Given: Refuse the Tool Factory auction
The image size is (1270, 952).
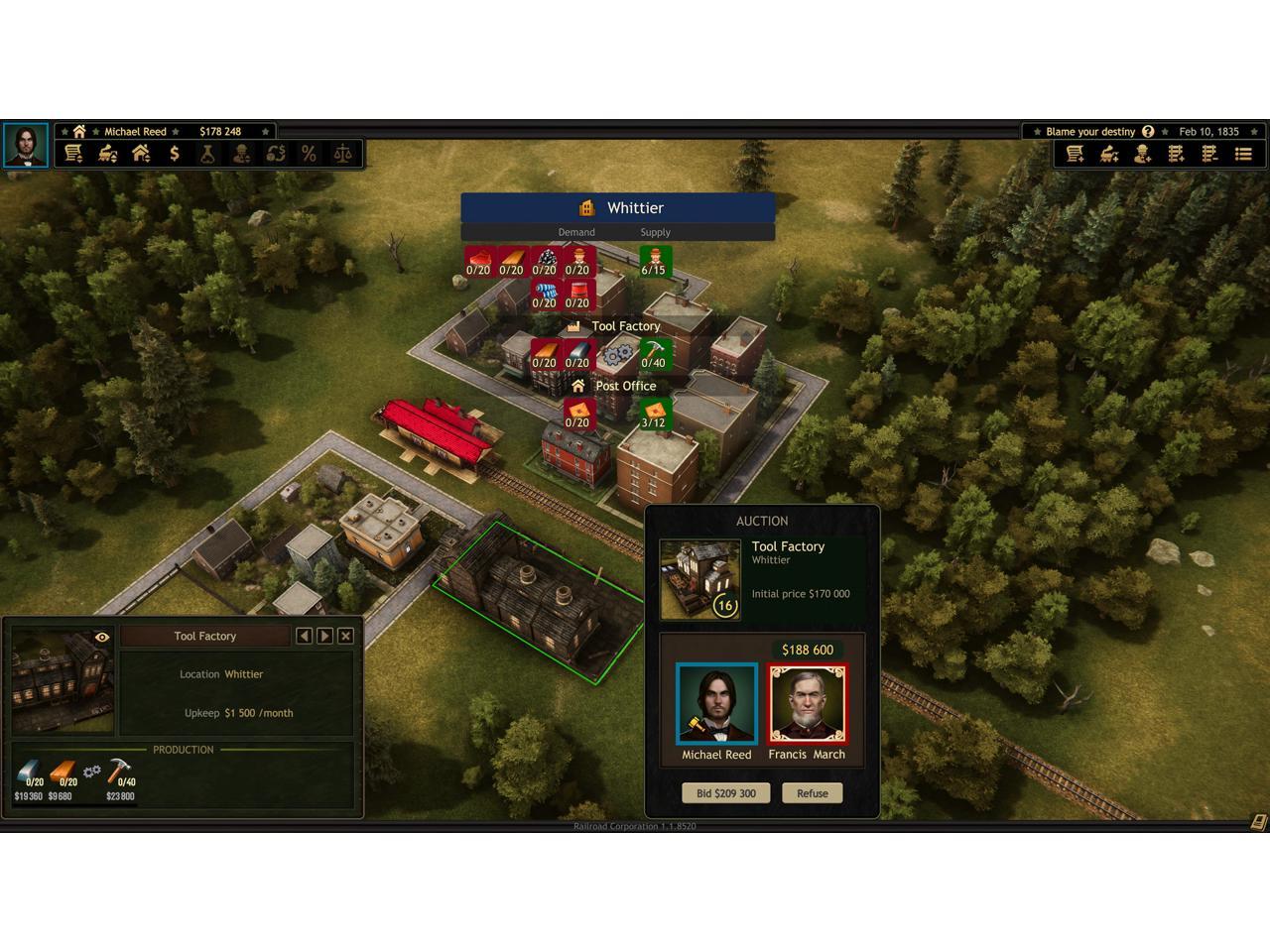Looking at the screenshot, I should [x=812, y=793].
